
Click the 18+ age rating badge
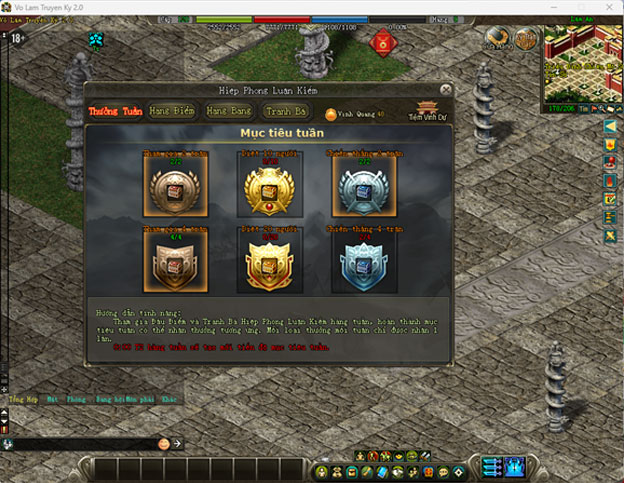pos(17,39)
